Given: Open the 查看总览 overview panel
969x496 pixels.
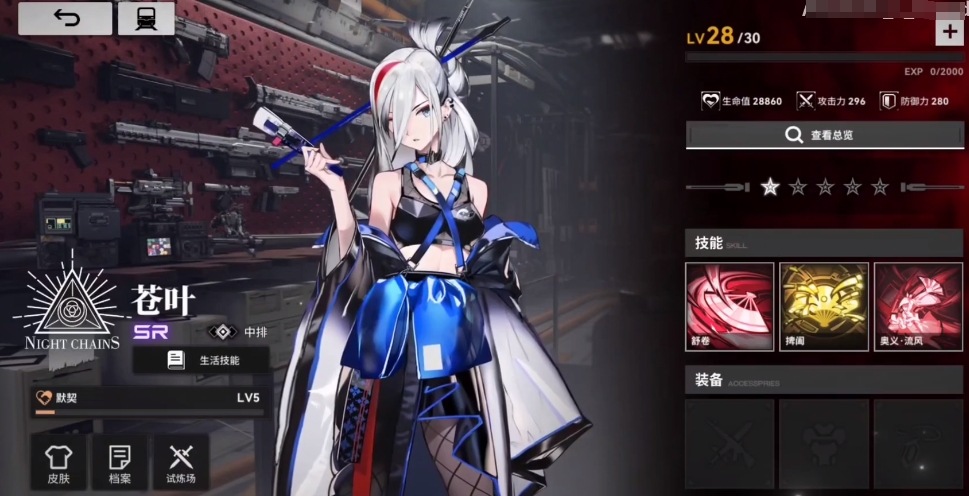Looking at the screenshot, I should coord(824,135).
